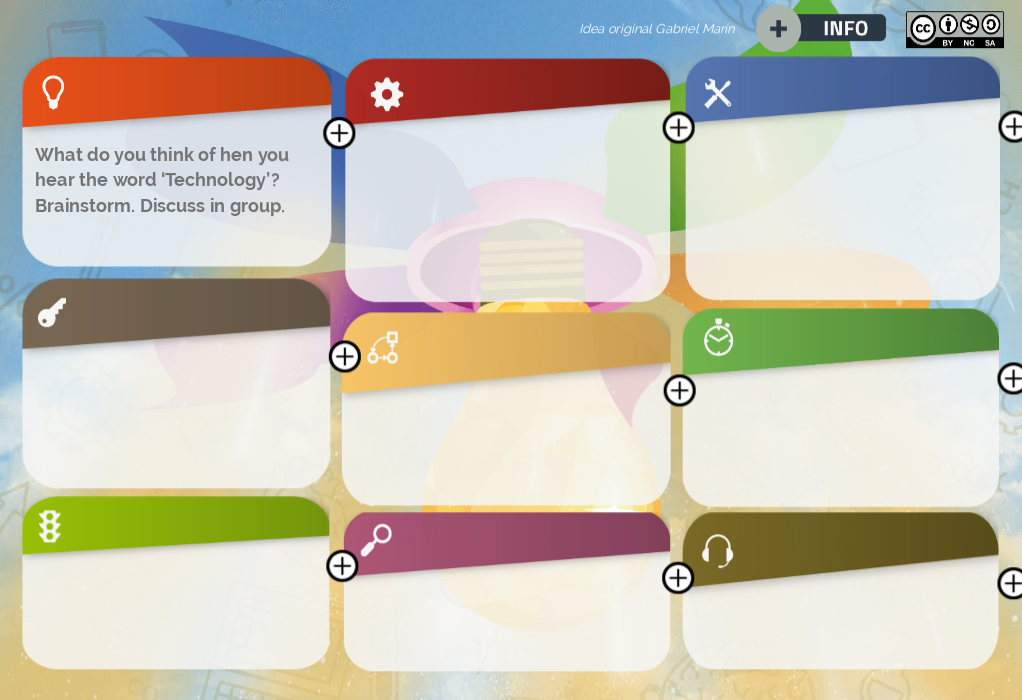Expand the plus on the traffic-light card's edge
The width and height of the screenshot is (1022, 700).
[342, 565]
